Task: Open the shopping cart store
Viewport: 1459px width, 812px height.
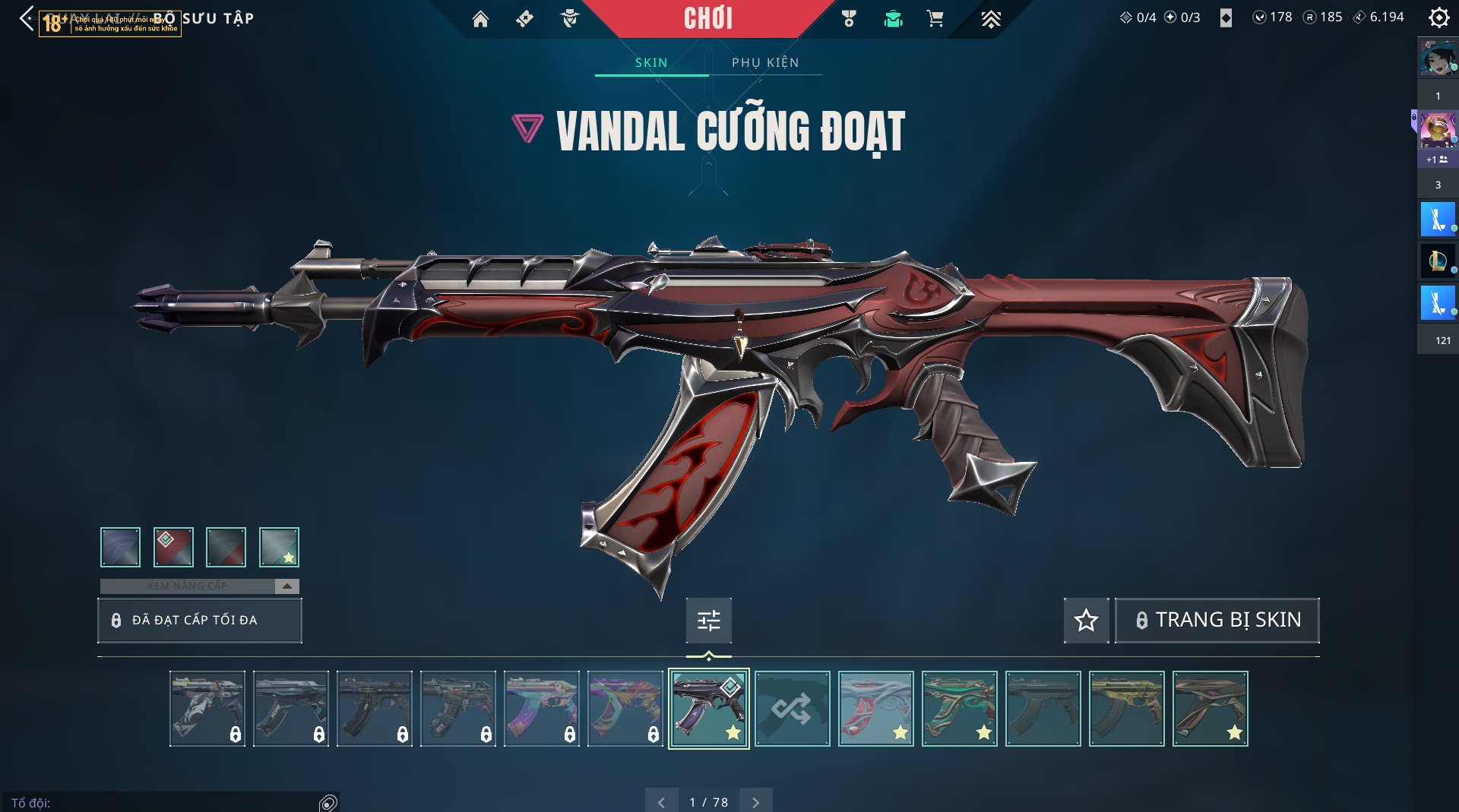Action: point(935,19)
